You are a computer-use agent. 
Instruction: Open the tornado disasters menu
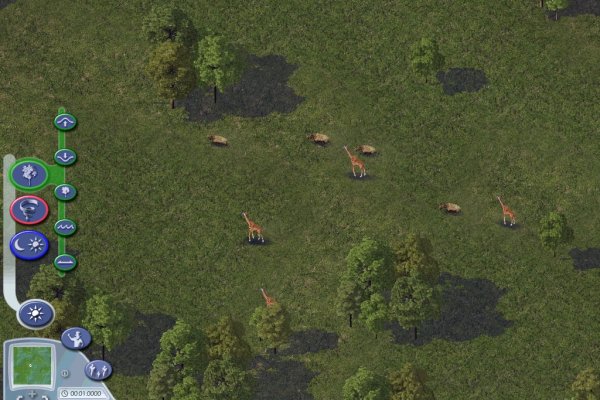(x=29, y=210)
